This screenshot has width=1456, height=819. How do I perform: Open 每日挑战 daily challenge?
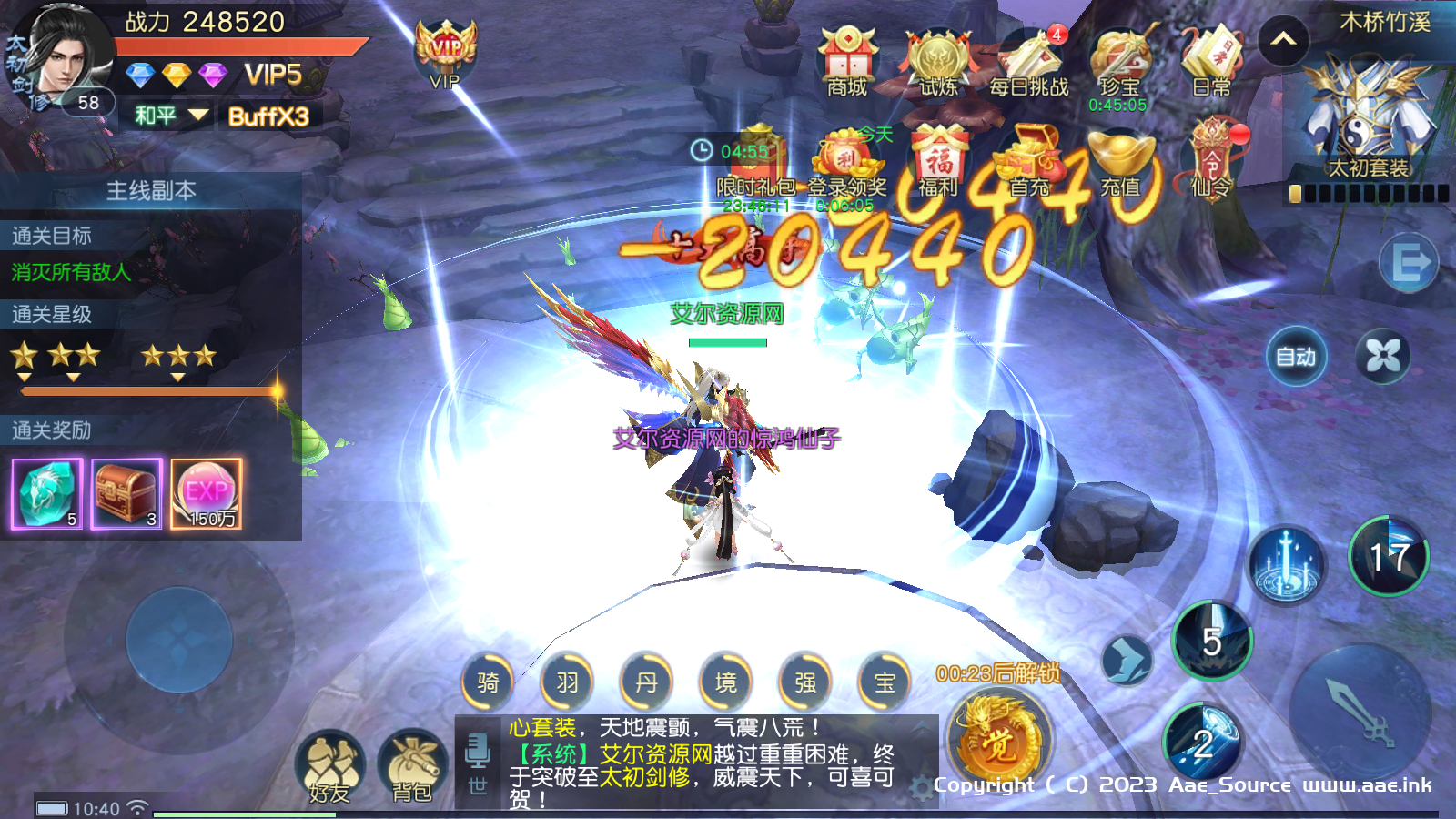tap(1029, 62)
